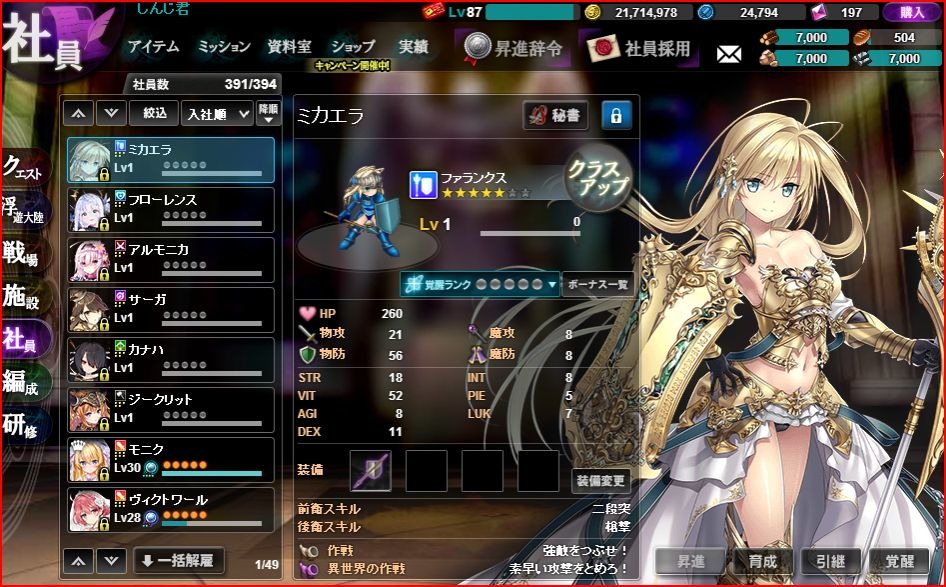Toggle the blue padlock lock button
The image size is (946, 587).
616,116
